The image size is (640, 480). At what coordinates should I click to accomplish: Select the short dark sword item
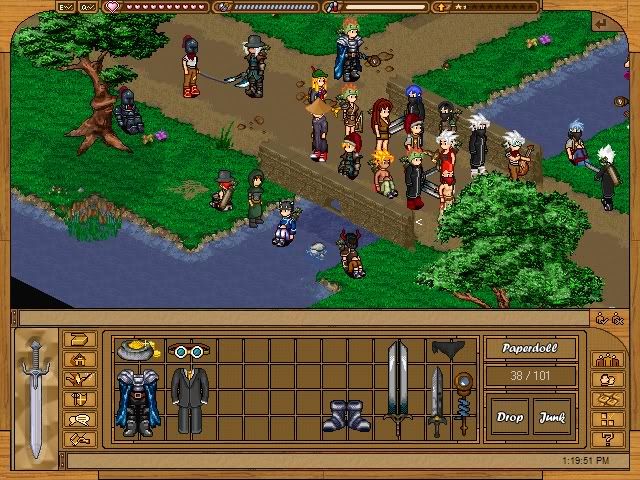pos(436,402)
